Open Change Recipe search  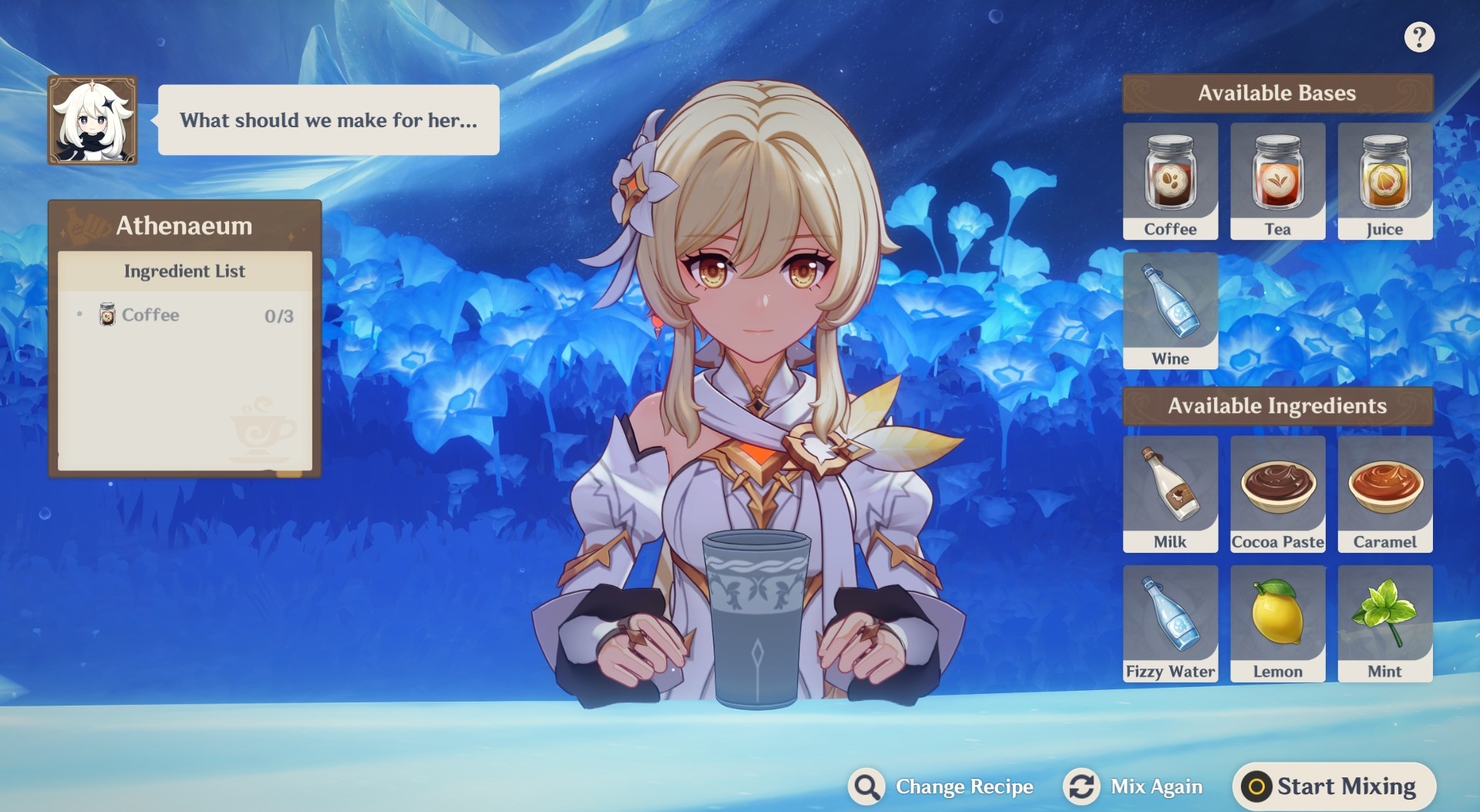pyautogui.click(x=942, y=787)
